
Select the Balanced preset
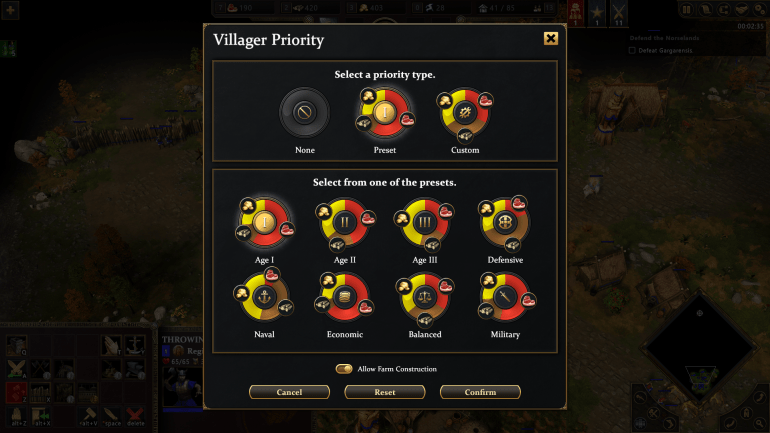(x=425, y=297)
